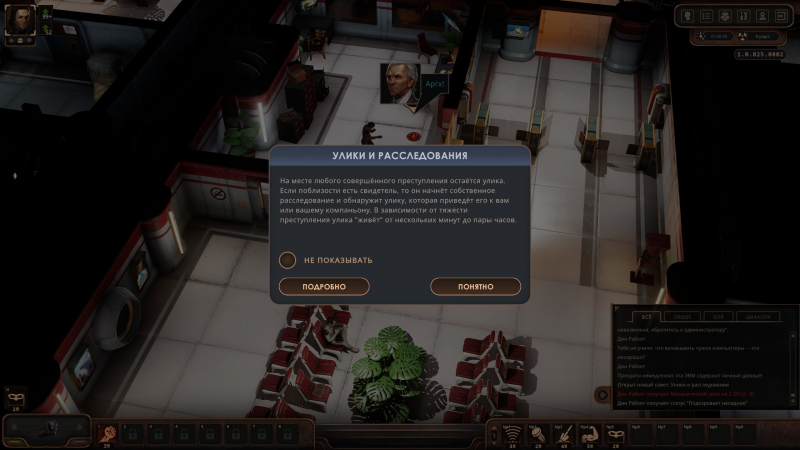
Task: Switch the log to the ОБЩЕЕ tab
Action: pyautogui.click(x=683, y=316)
